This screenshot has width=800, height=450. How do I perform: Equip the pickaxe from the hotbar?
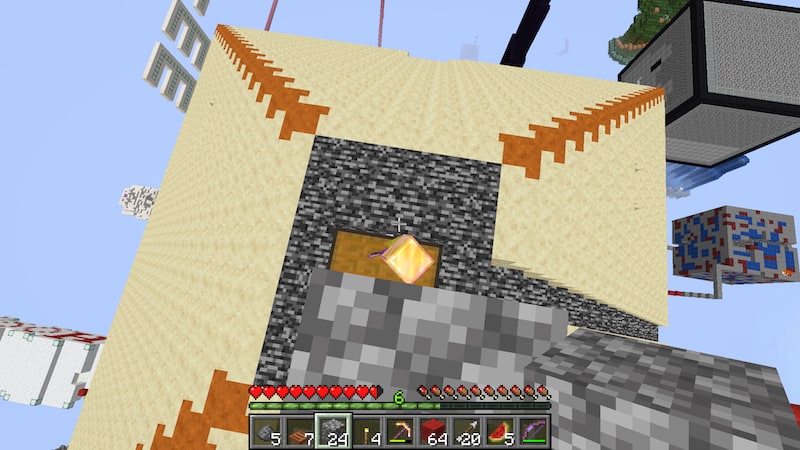click(400, 432)
